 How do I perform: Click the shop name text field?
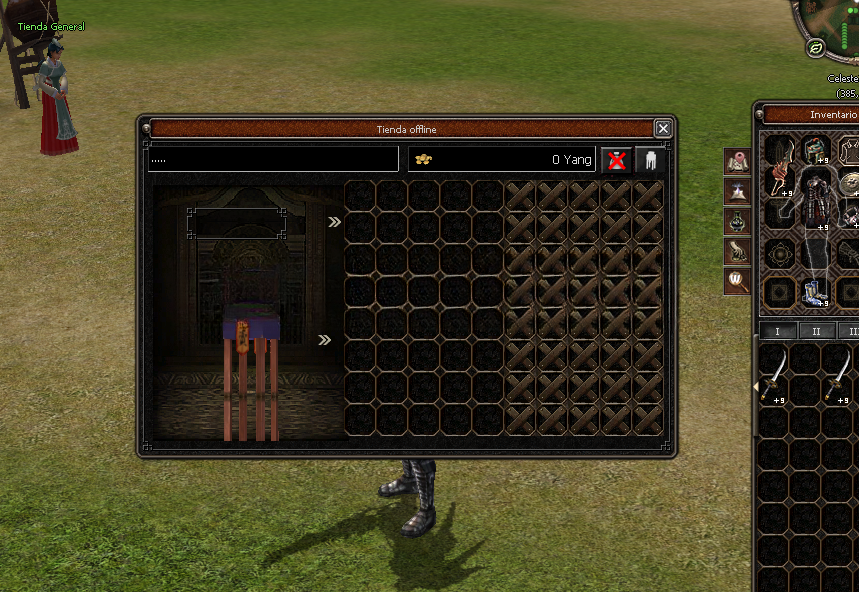273,159
